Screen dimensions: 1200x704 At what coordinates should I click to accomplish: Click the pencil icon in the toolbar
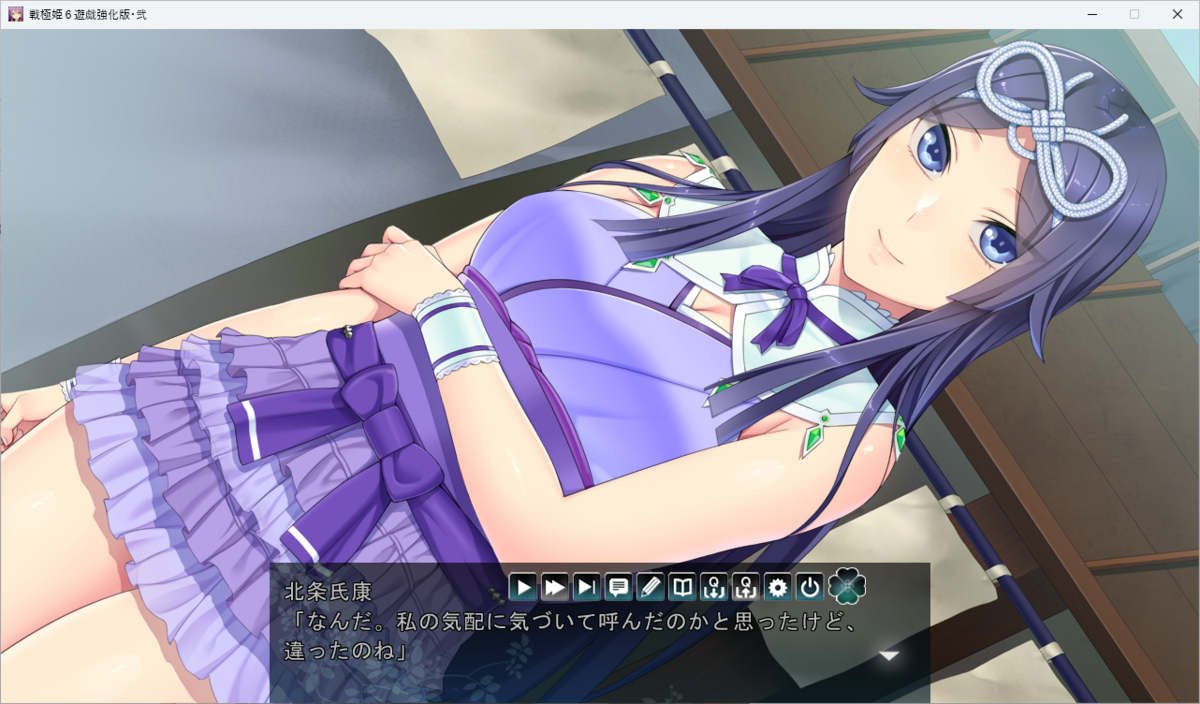(x=650, y=587)
